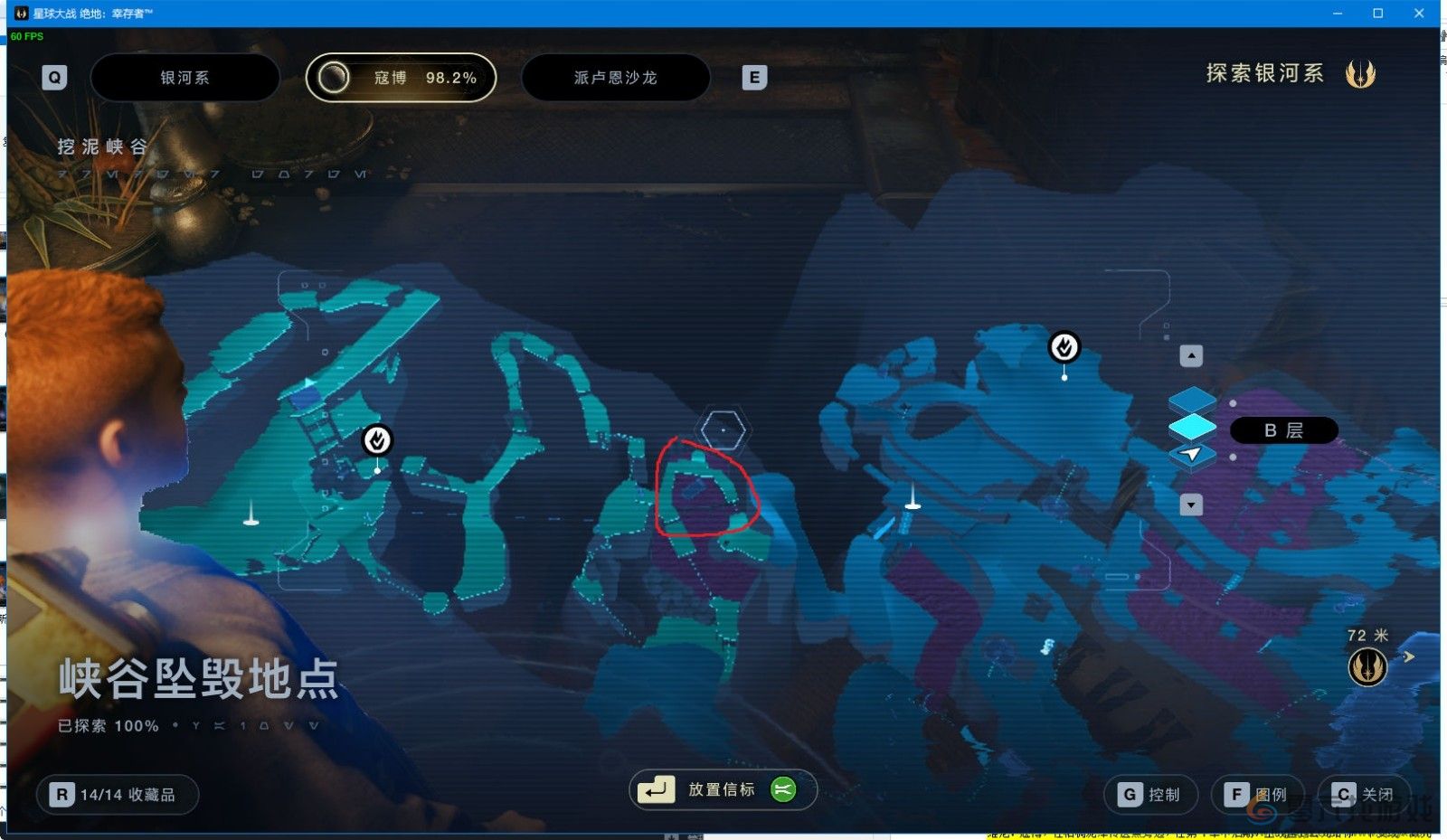Viewport: 1447px width, 840px height.
Task: Click the up arrow above the layer stack
Action: [1190, 356]
